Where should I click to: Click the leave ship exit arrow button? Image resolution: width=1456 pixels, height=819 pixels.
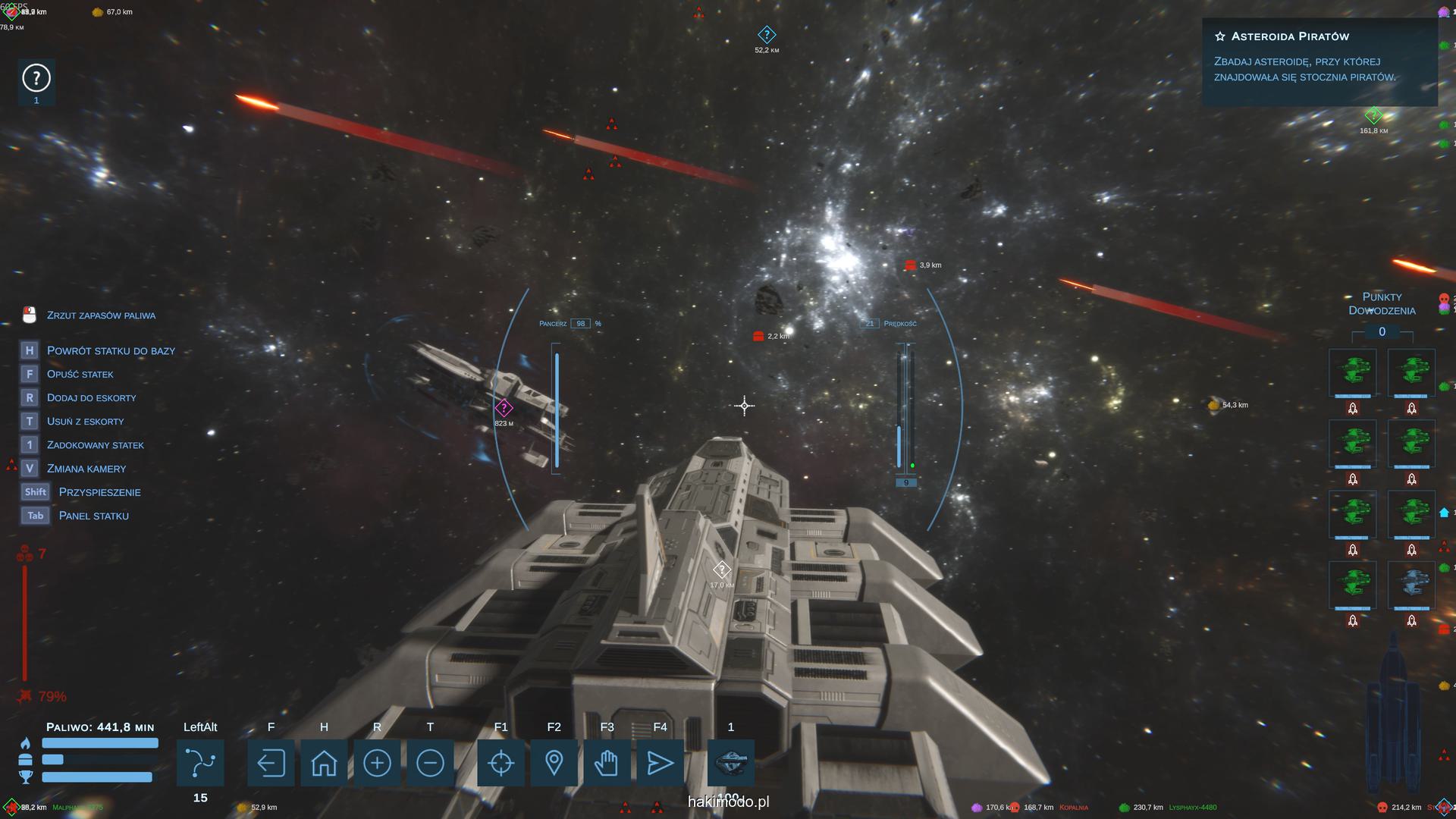(x=271, y=763)
